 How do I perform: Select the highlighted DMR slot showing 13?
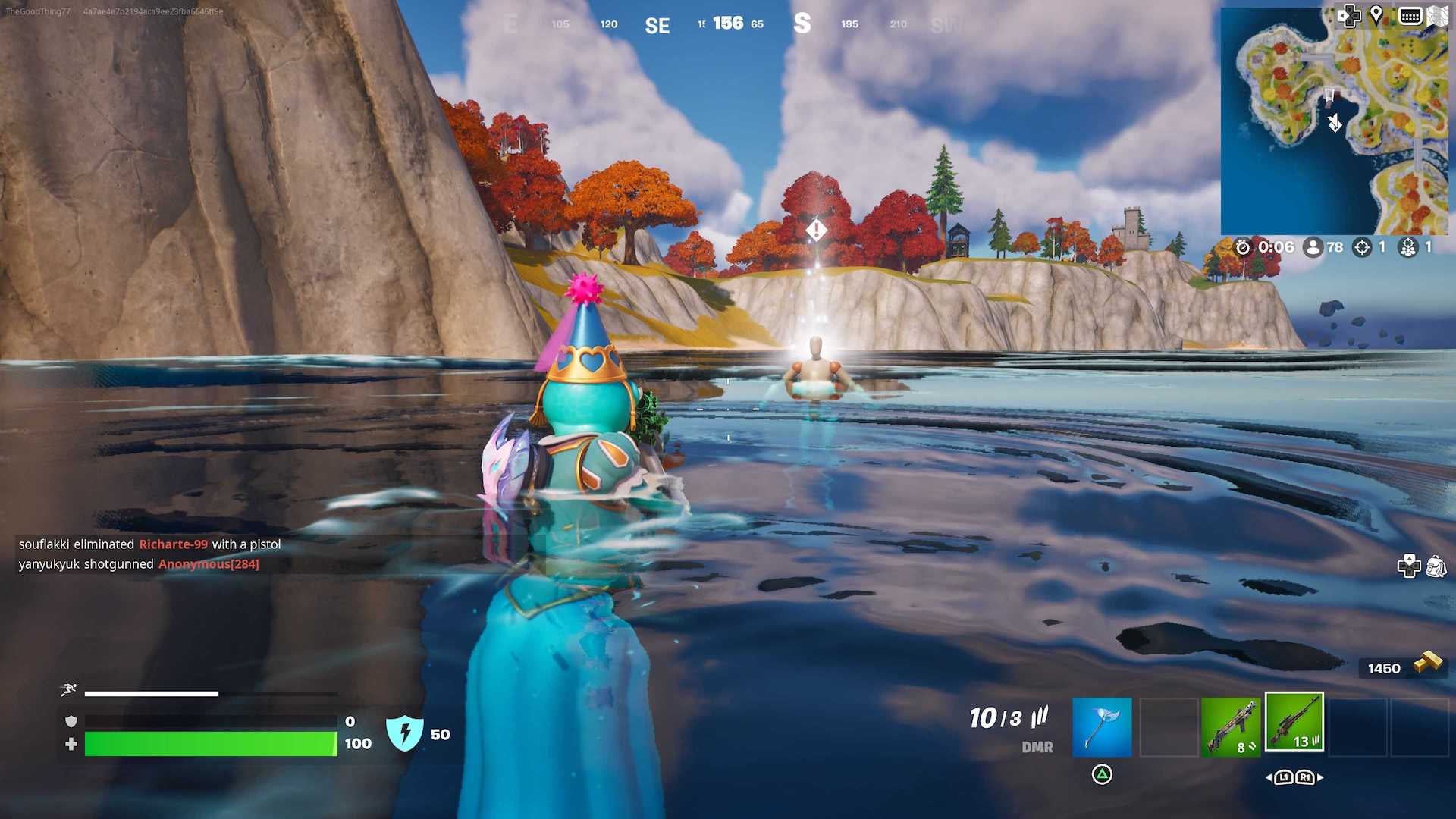(1294, 722)
